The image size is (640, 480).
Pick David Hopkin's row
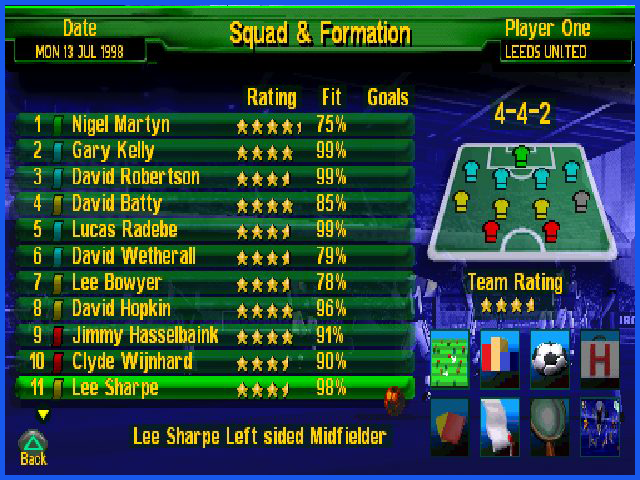(215, 308)
